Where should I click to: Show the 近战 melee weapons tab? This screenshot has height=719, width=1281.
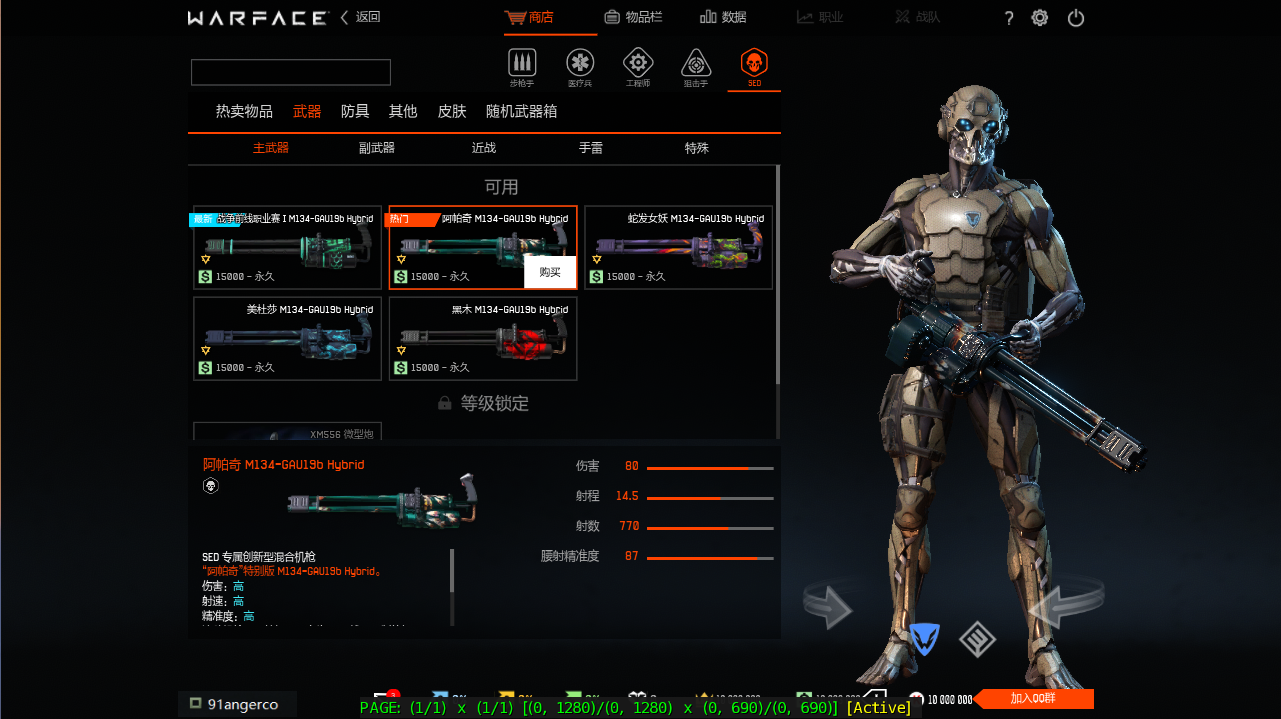tap(484, 148)
